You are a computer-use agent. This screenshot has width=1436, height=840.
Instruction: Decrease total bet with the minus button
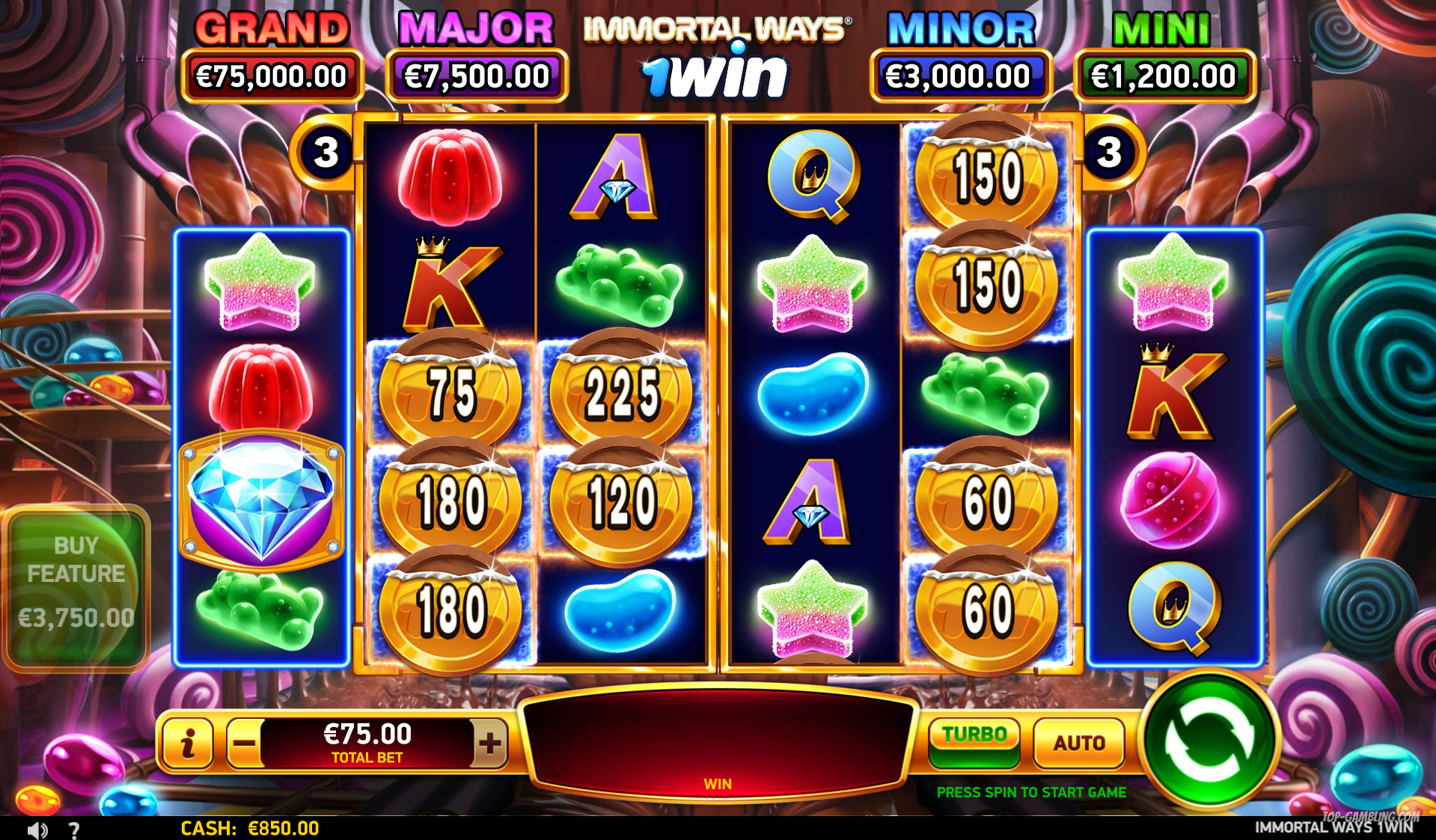(245, 744)
